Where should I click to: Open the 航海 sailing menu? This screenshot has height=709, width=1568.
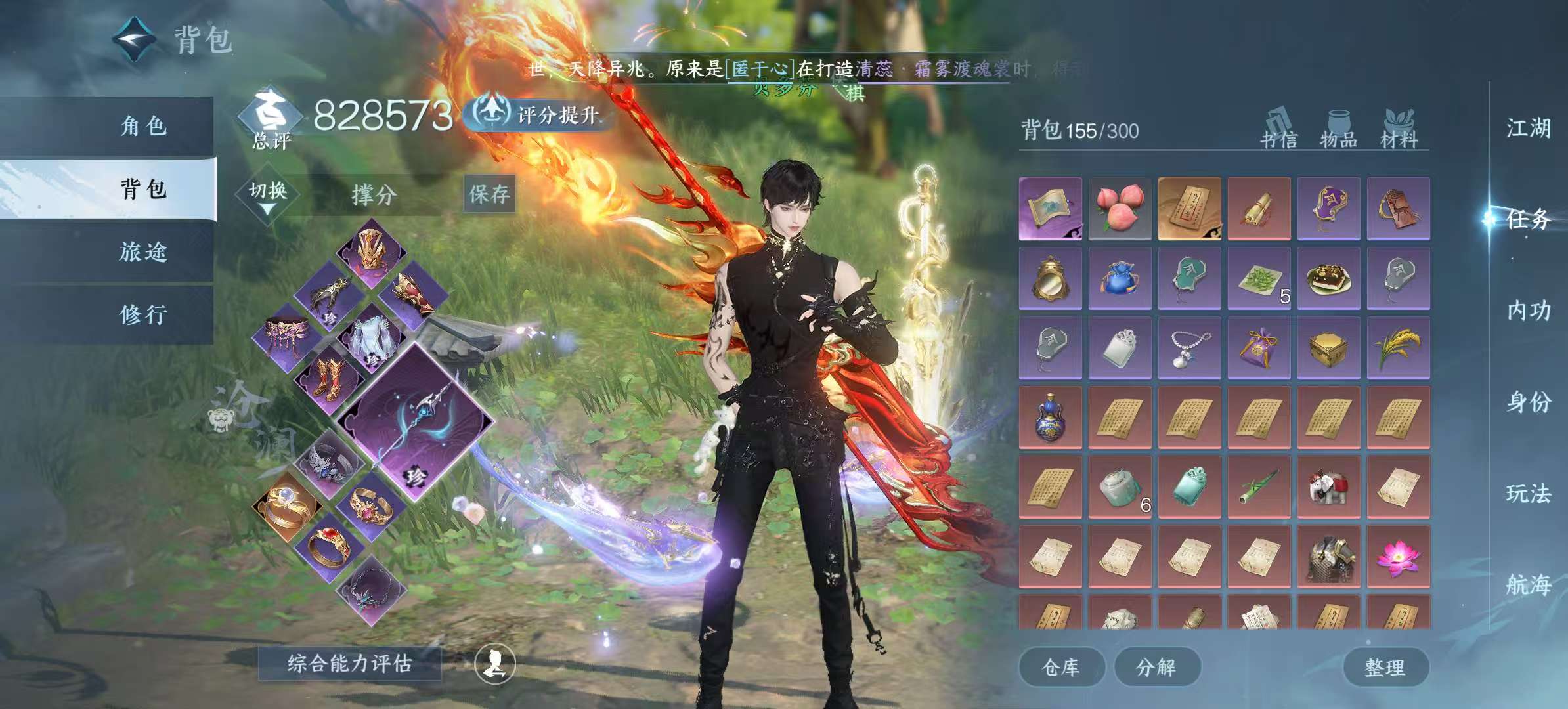(x=1528, y=584)
